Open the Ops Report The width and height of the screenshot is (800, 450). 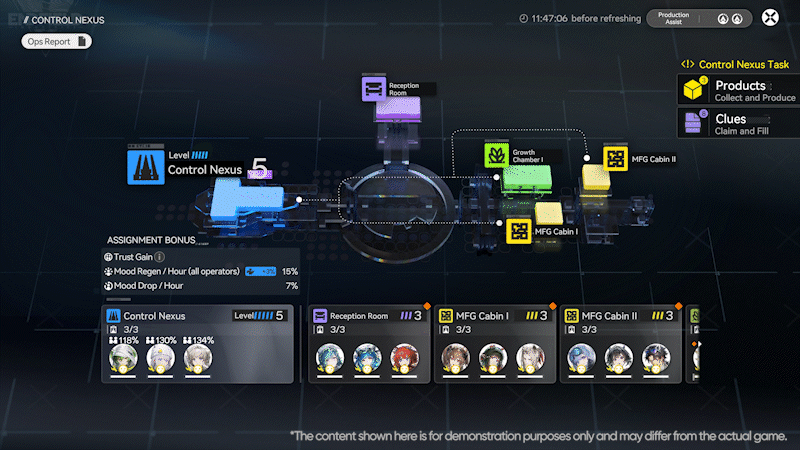57,41
